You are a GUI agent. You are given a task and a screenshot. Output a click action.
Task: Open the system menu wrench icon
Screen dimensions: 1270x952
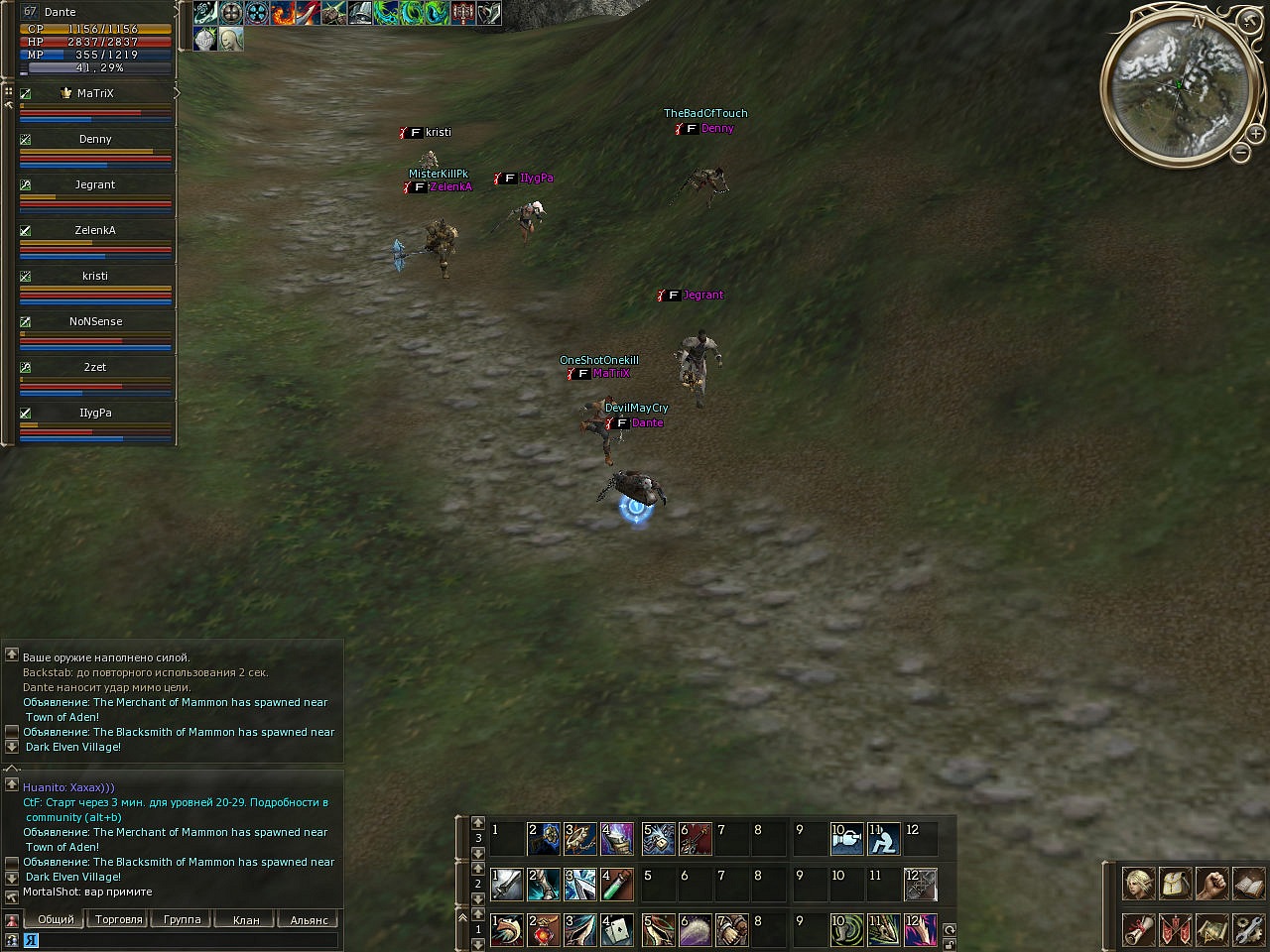point(1248,930)
